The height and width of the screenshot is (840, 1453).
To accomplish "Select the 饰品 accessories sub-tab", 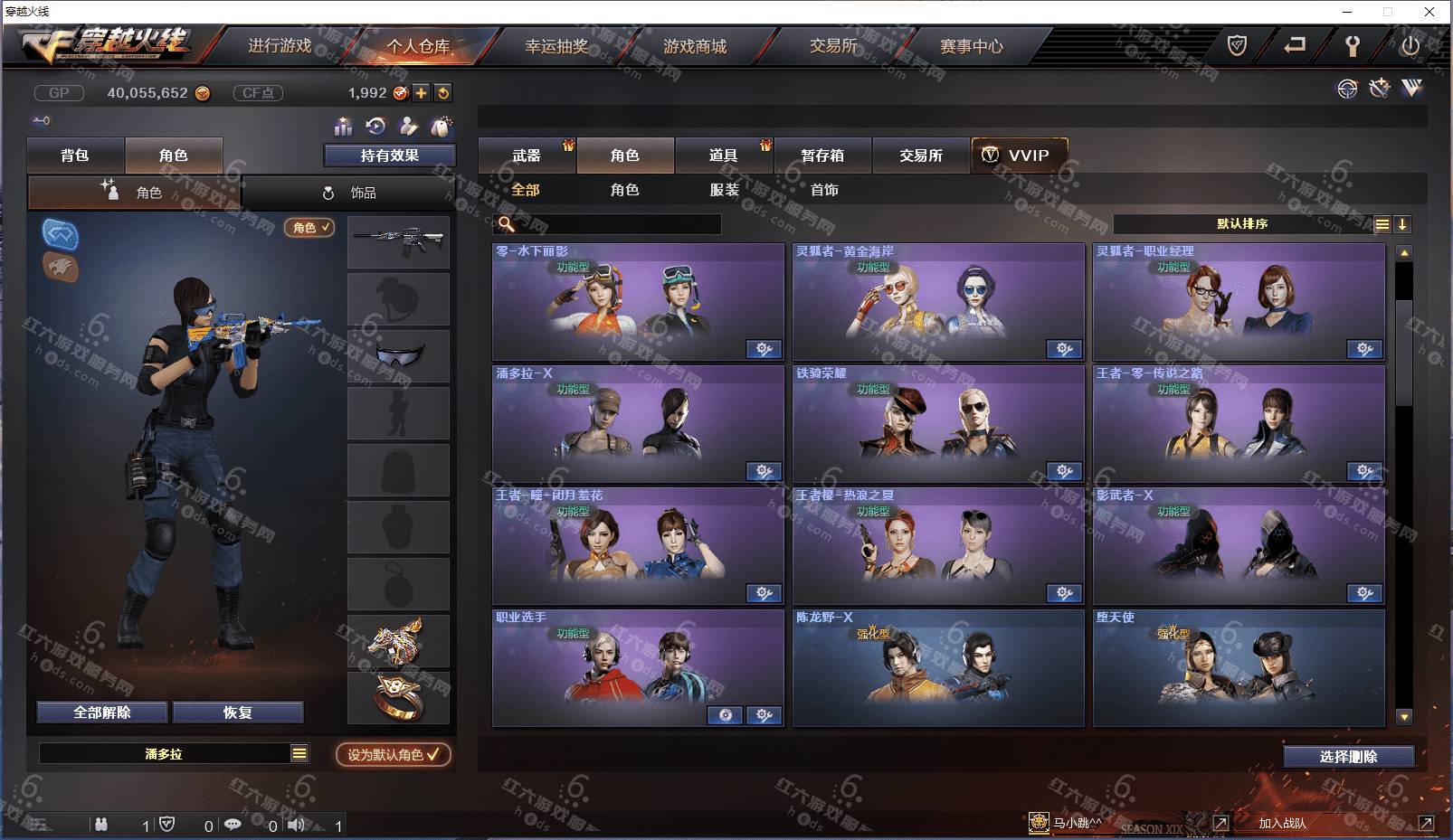I will pos(349,193).
